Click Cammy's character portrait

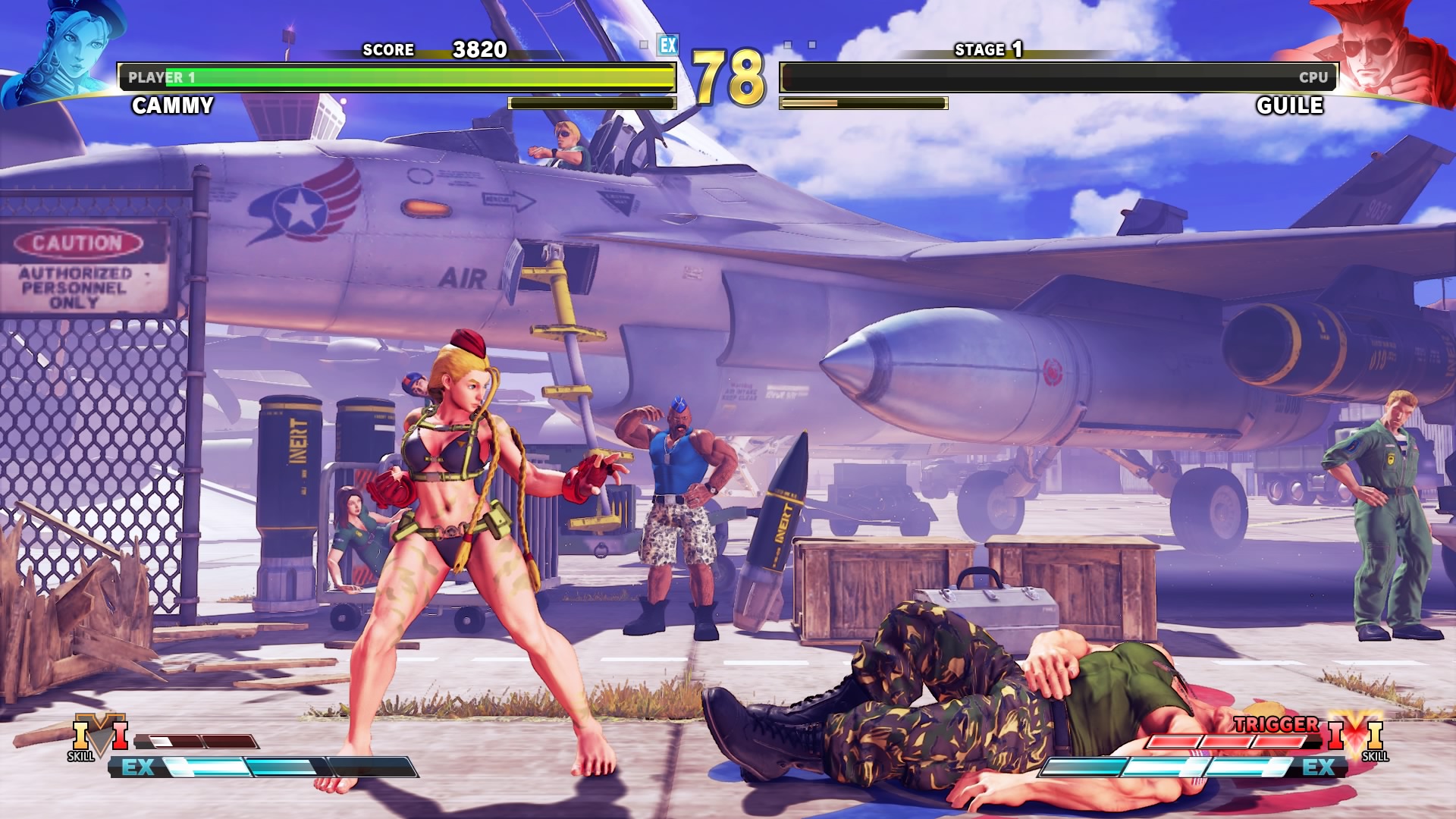(64, 52)
